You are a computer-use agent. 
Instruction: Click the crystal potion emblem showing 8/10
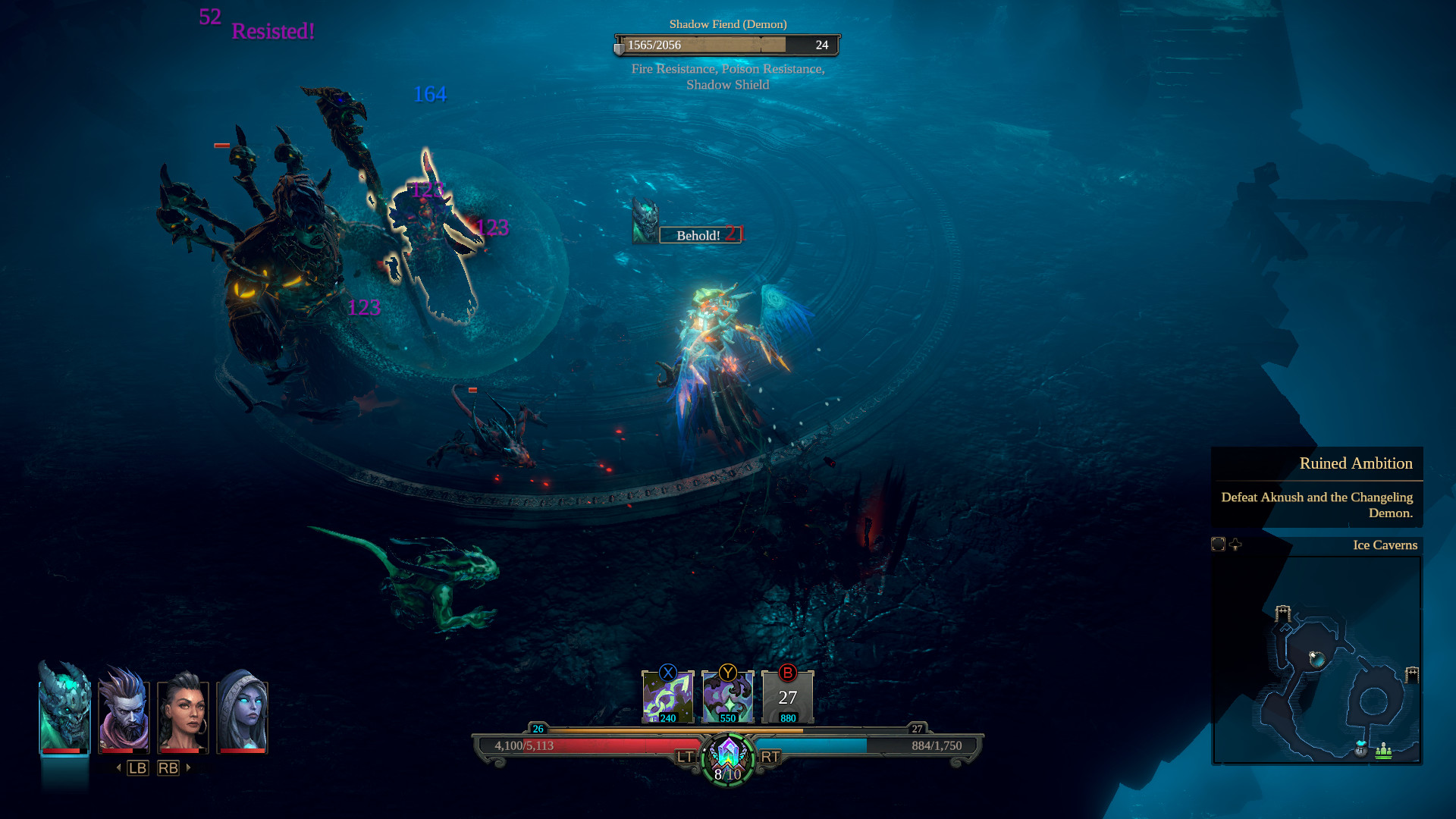click(727, 758)
